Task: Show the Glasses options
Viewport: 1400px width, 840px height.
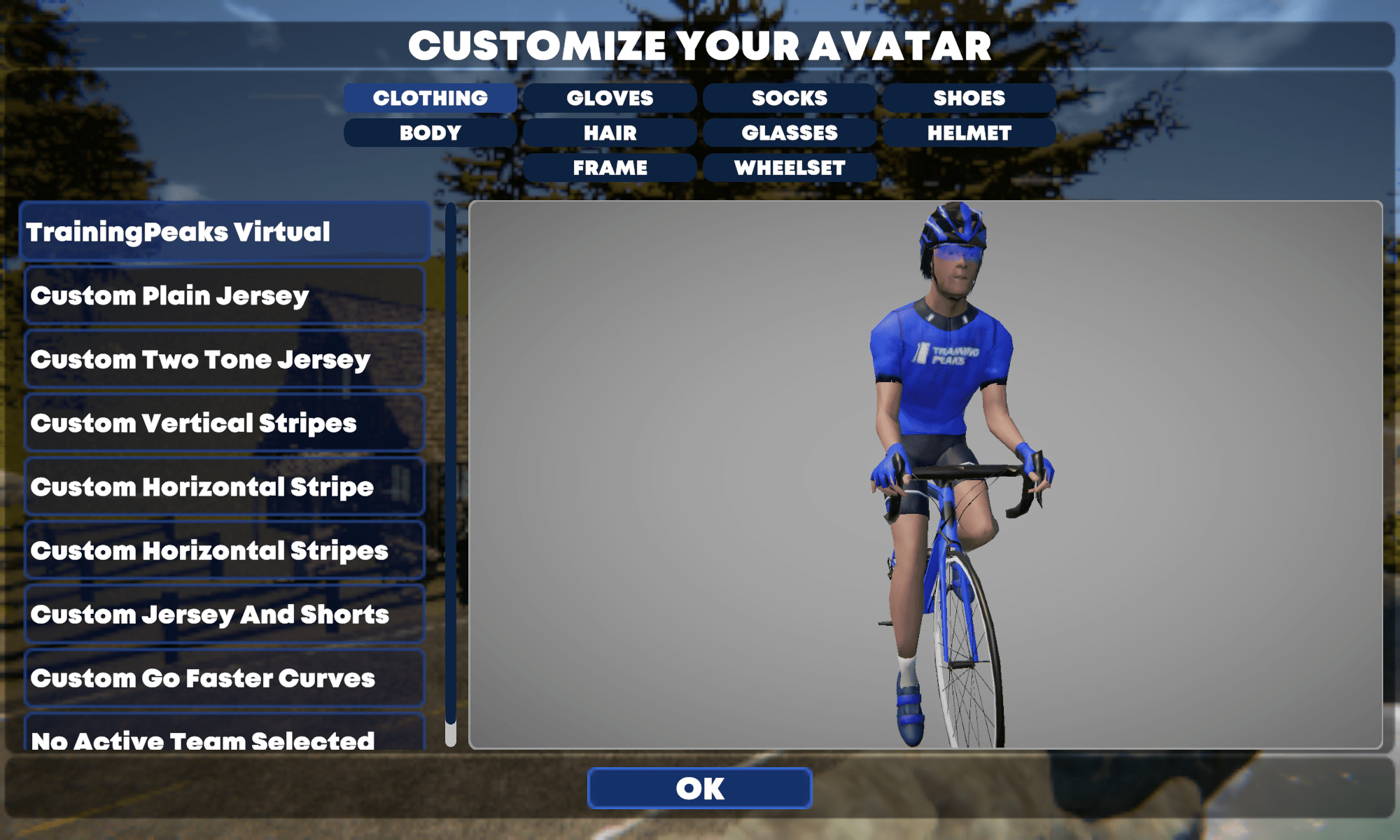Action: [790, 133]
